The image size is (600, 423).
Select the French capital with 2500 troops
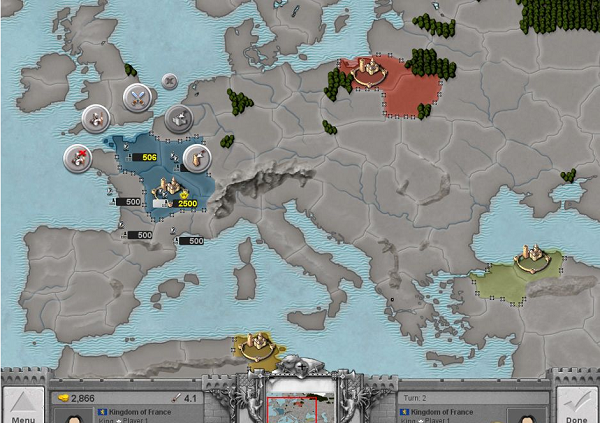[x=170, y=194]
